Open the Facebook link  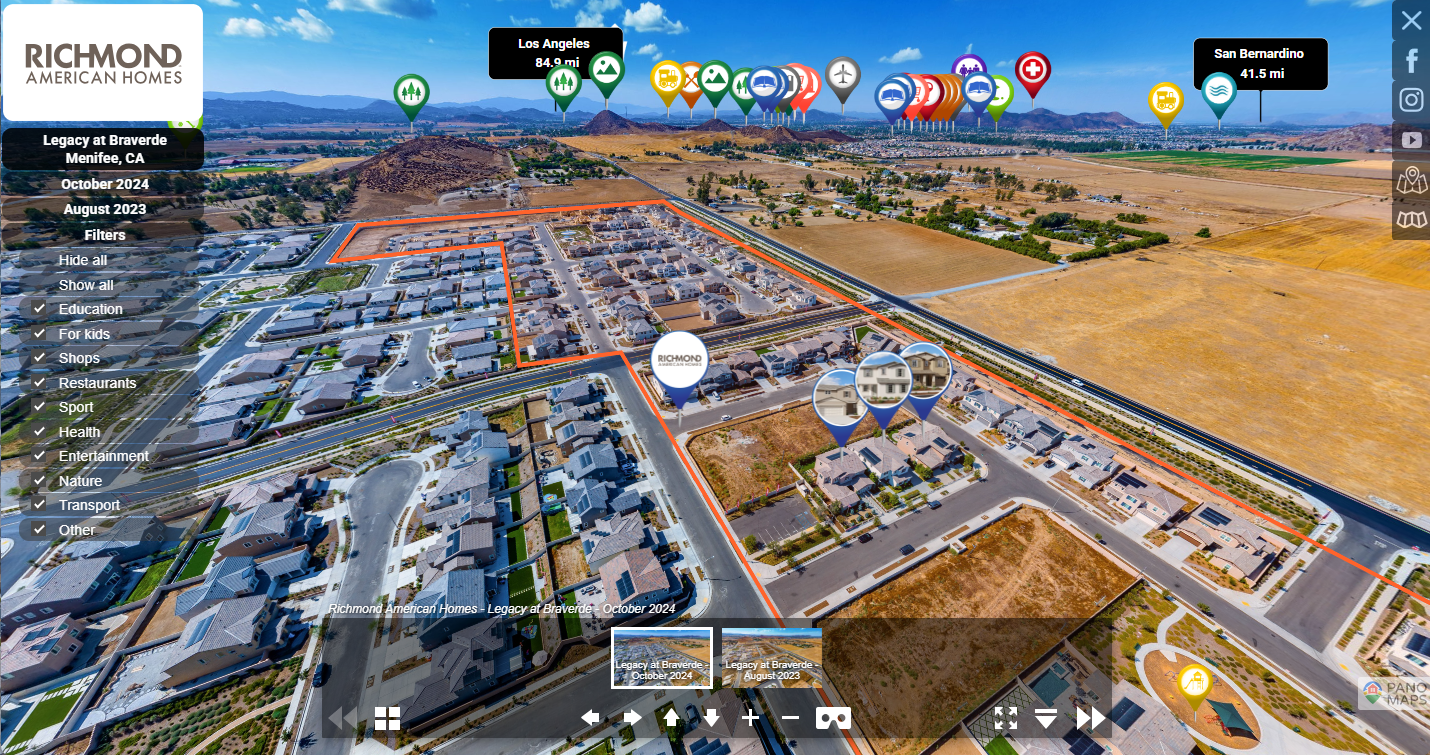(x=1411, y=61)
